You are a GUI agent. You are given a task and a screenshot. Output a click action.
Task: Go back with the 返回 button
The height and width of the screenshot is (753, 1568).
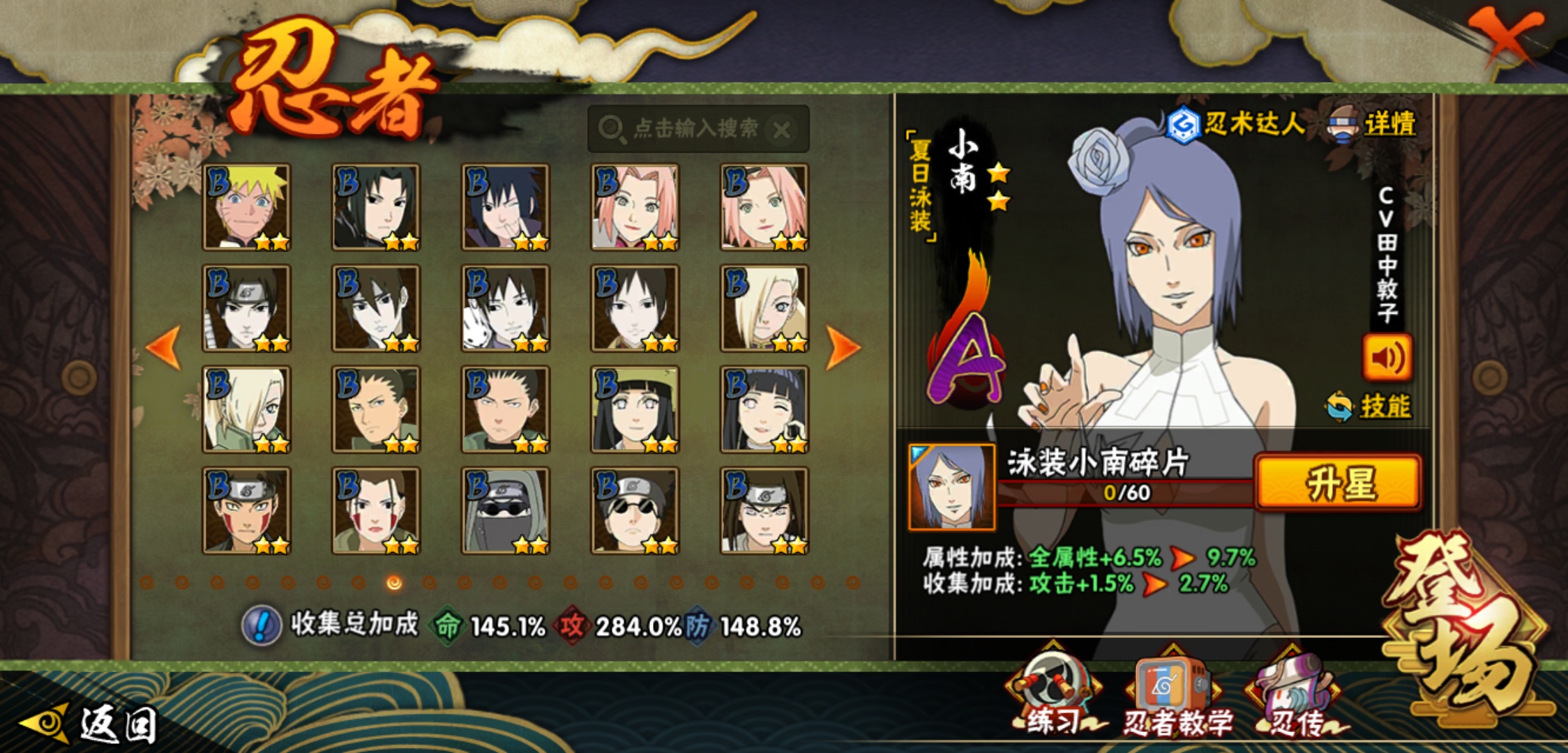[x=91, y=724]
